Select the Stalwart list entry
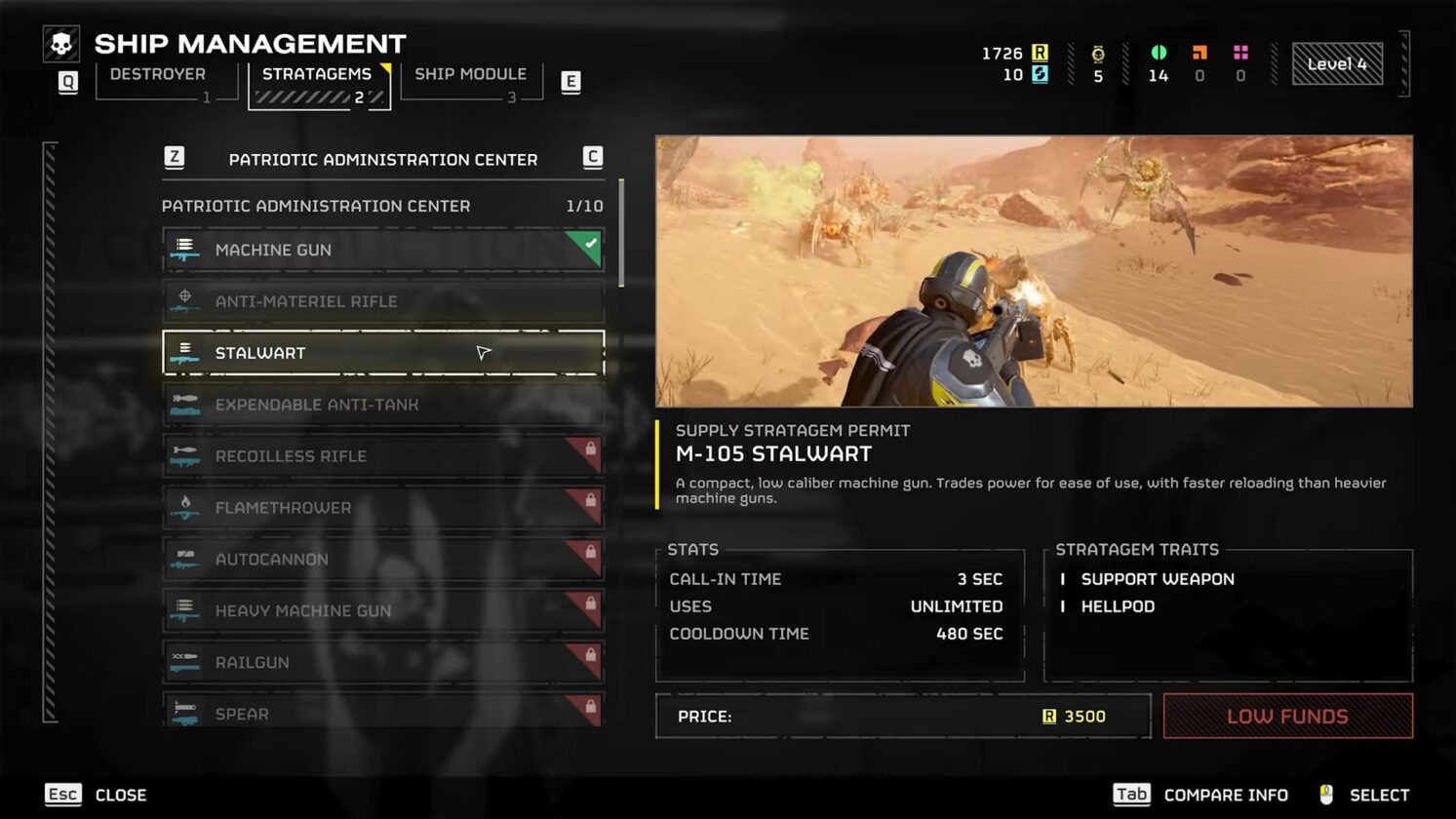The height and width of the screenshot is (819, 1456). 382,352
